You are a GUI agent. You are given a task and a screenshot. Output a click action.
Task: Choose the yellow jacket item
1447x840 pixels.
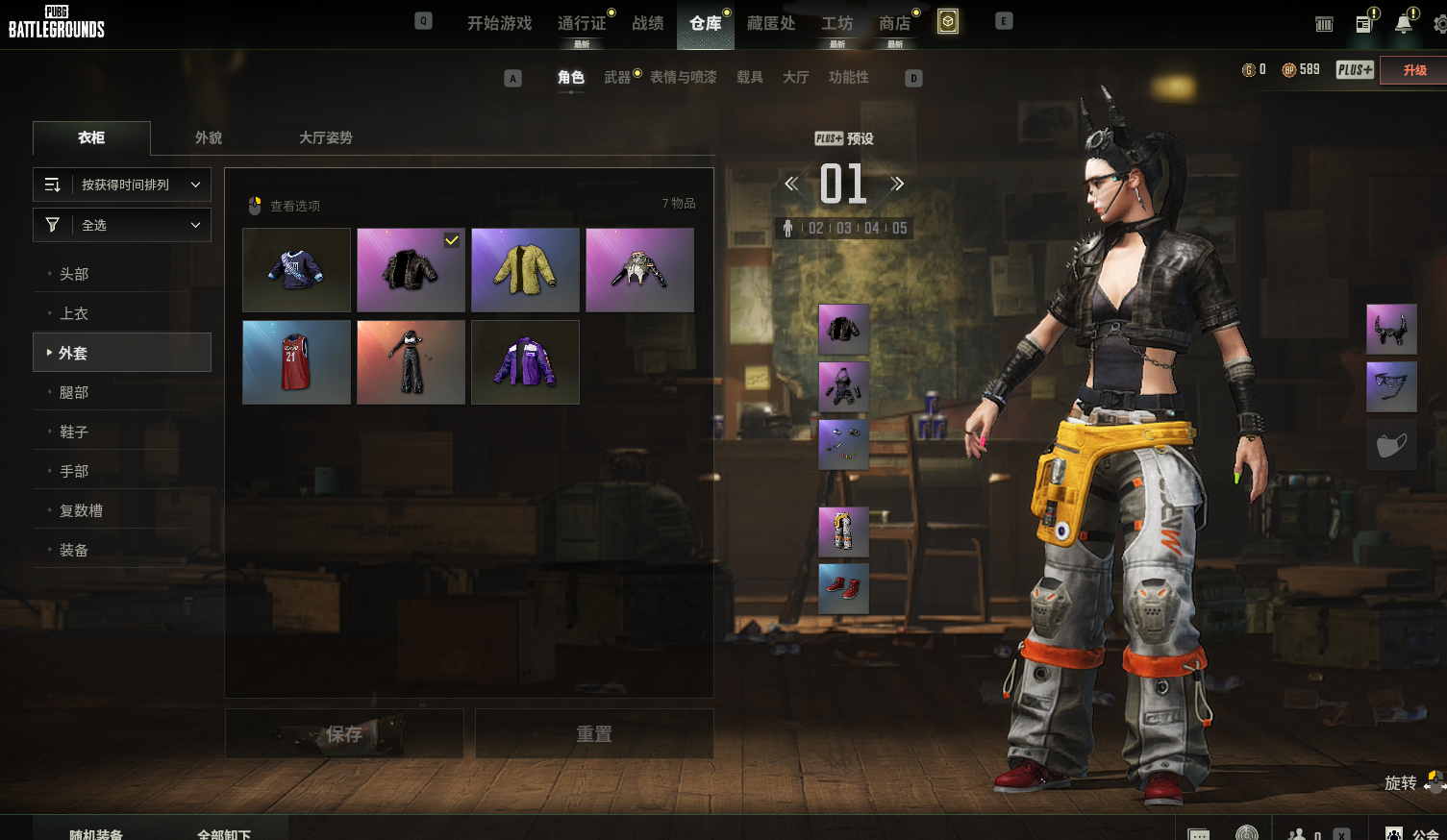coord(525,270)
